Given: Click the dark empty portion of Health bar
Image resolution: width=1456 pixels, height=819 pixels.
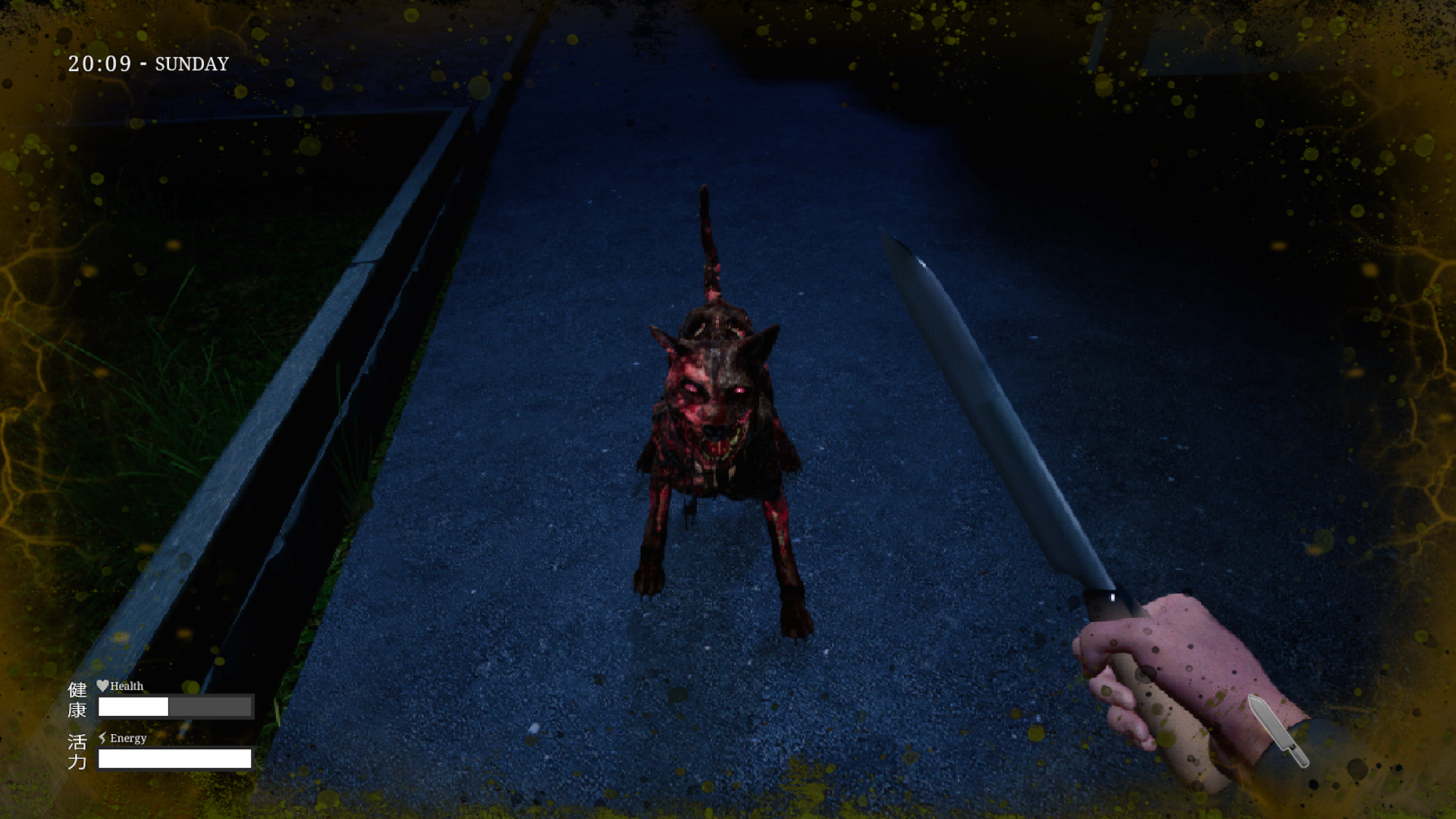Looking at the screenshot, I should [211, 706].
